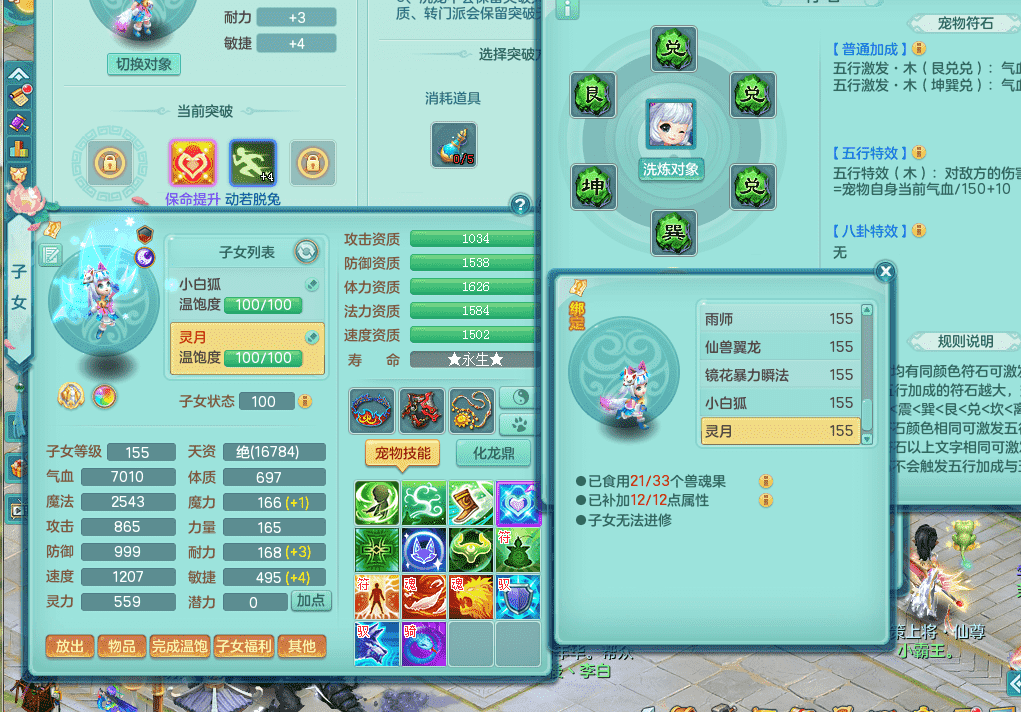This screenshot has width=1021, height=712.
Task: Open 子女福利 rewards
Action: pyautogui.click(x=244, y=646)
